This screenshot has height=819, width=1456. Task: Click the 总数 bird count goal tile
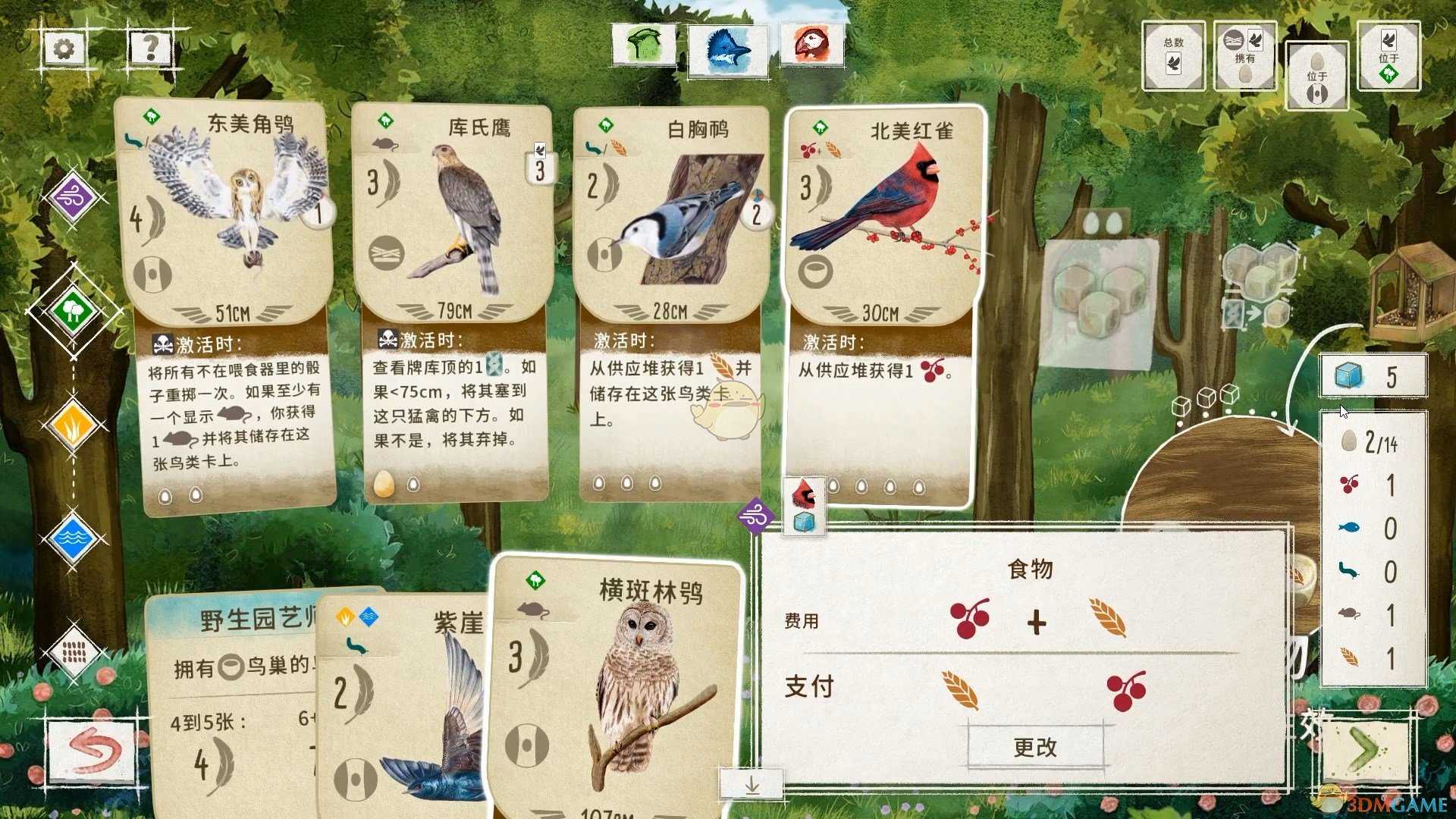(1173, 55)
